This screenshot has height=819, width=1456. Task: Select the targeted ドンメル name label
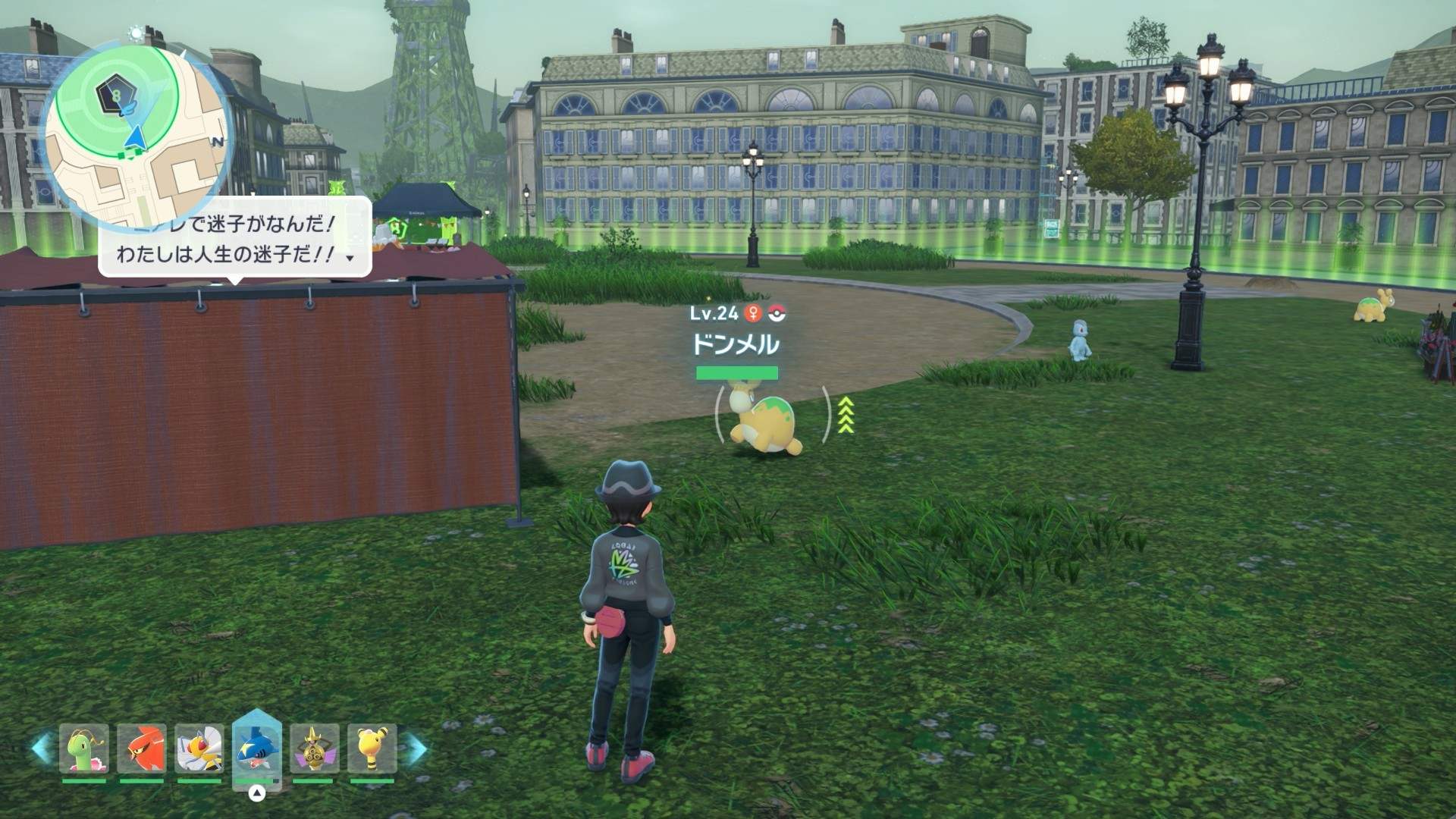tap(735, 345)
